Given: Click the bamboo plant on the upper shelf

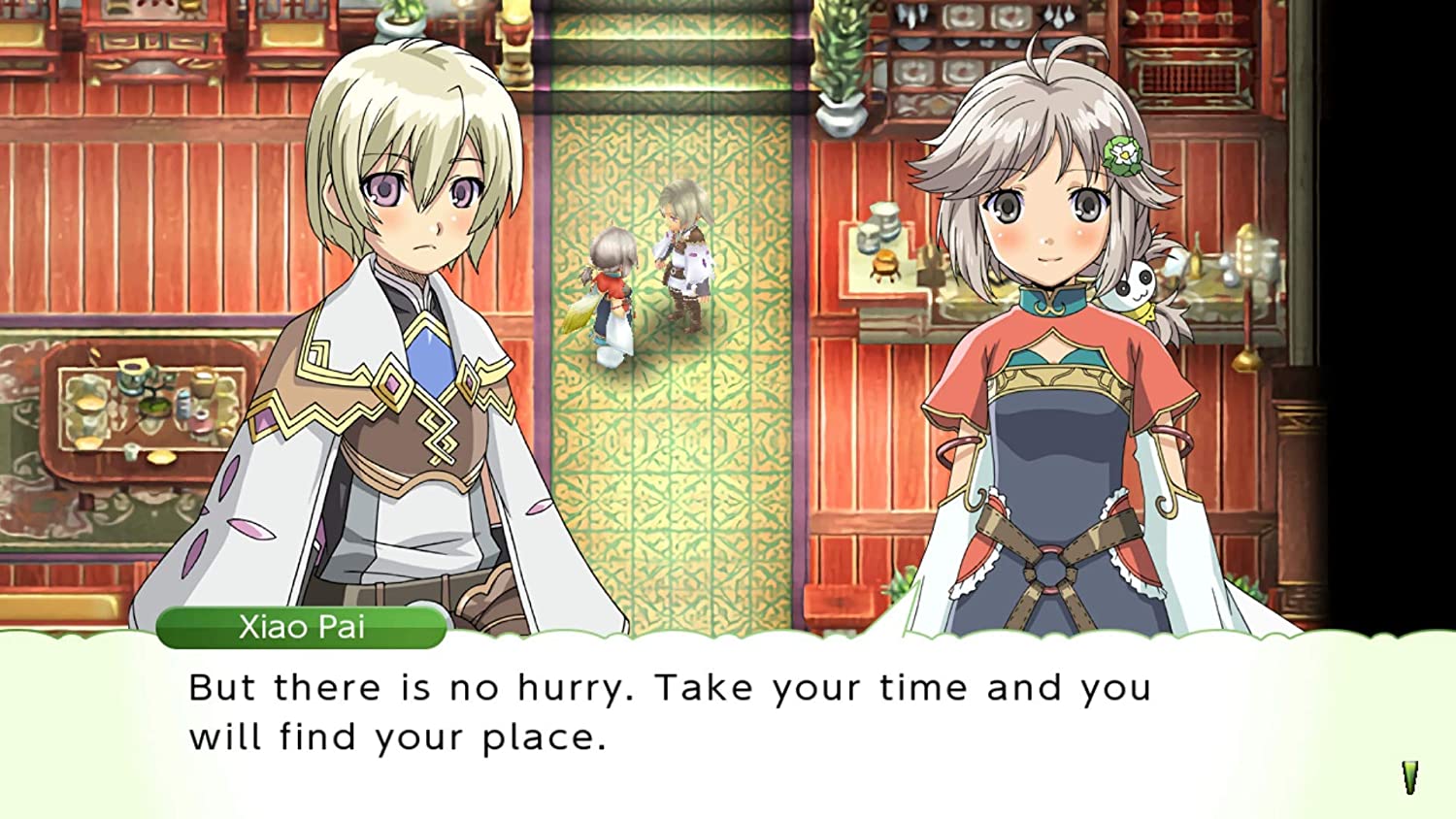Looking at the screenshot, I should pos(841,58).
